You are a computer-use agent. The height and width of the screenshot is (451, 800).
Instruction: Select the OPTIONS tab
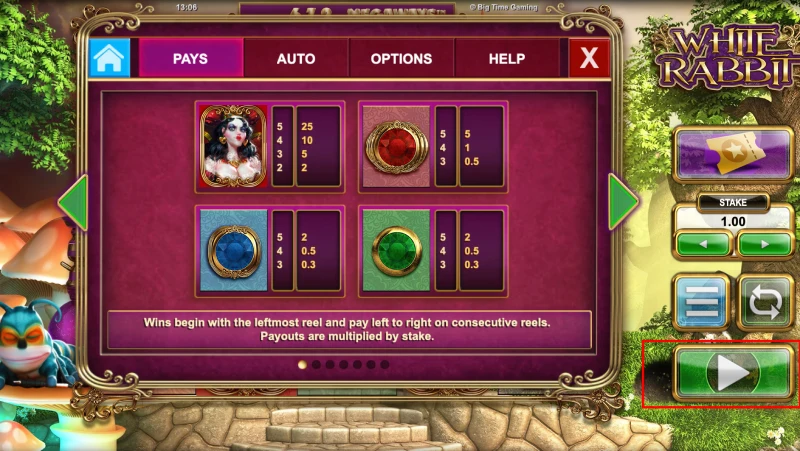pos(401,59)
